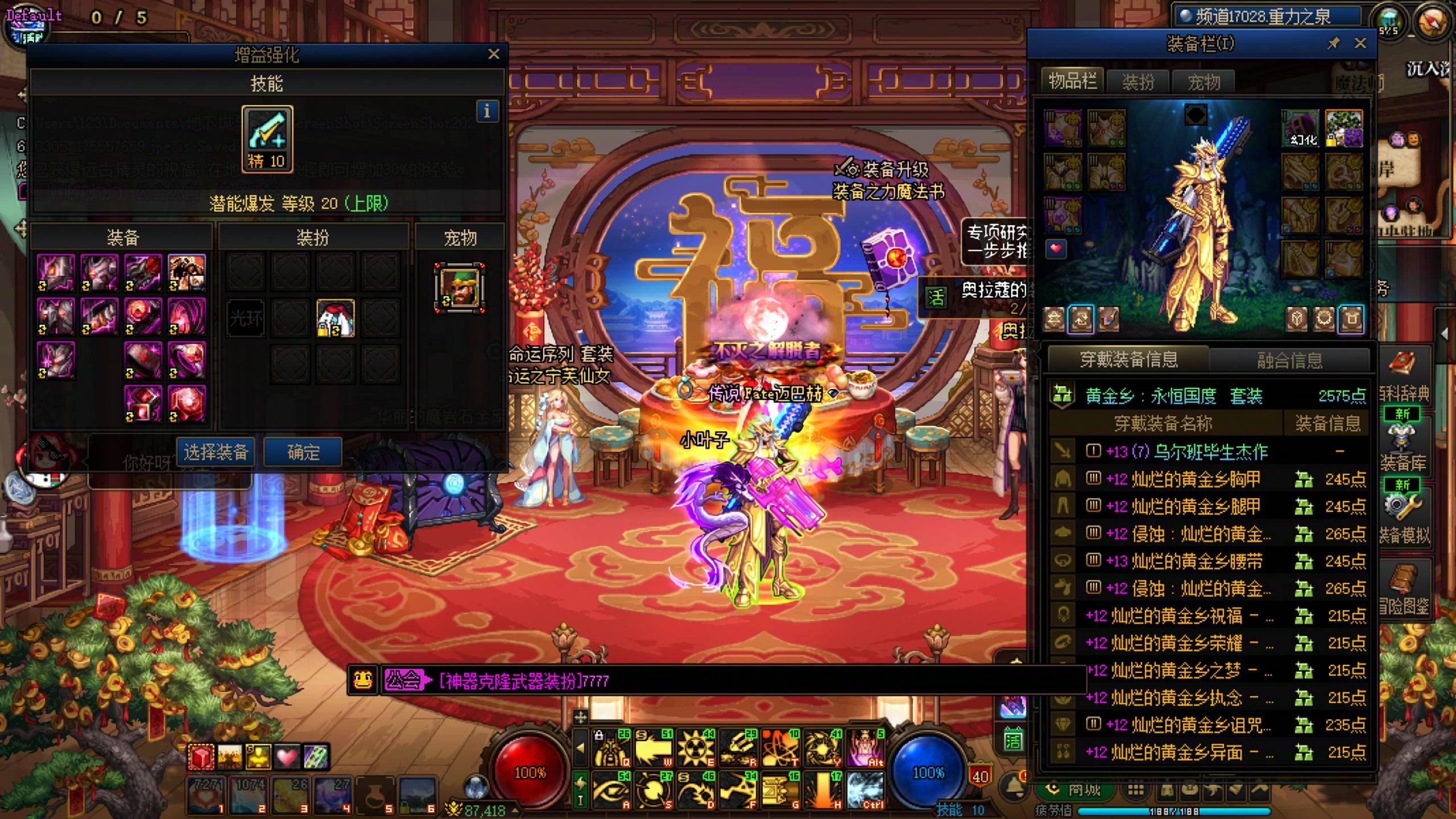Close the 装备栏 equipment window
Screen dimensions: 1456x819
click(x=1360, y=43)
